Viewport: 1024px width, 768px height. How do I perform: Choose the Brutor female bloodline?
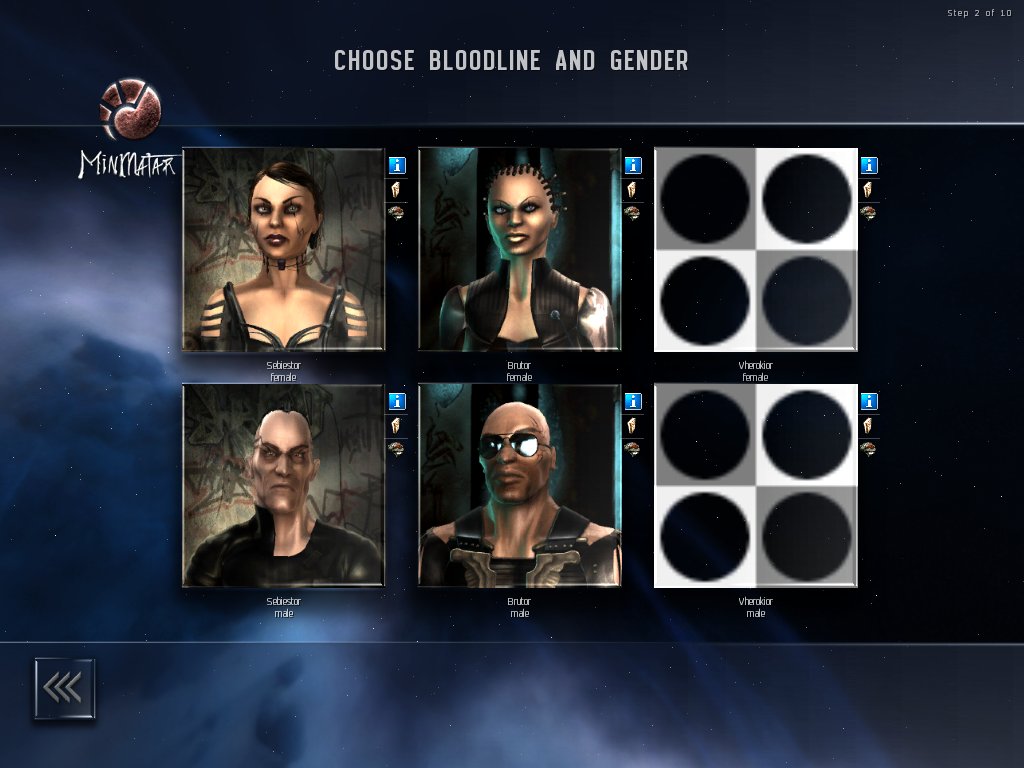point(519,250)
